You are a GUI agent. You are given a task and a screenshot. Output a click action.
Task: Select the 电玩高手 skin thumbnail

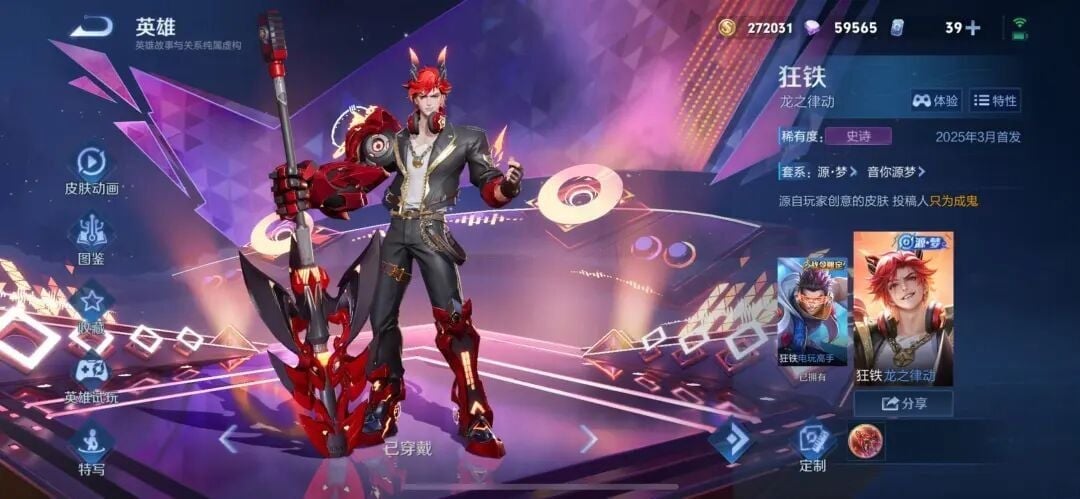[x=812, y=311]
